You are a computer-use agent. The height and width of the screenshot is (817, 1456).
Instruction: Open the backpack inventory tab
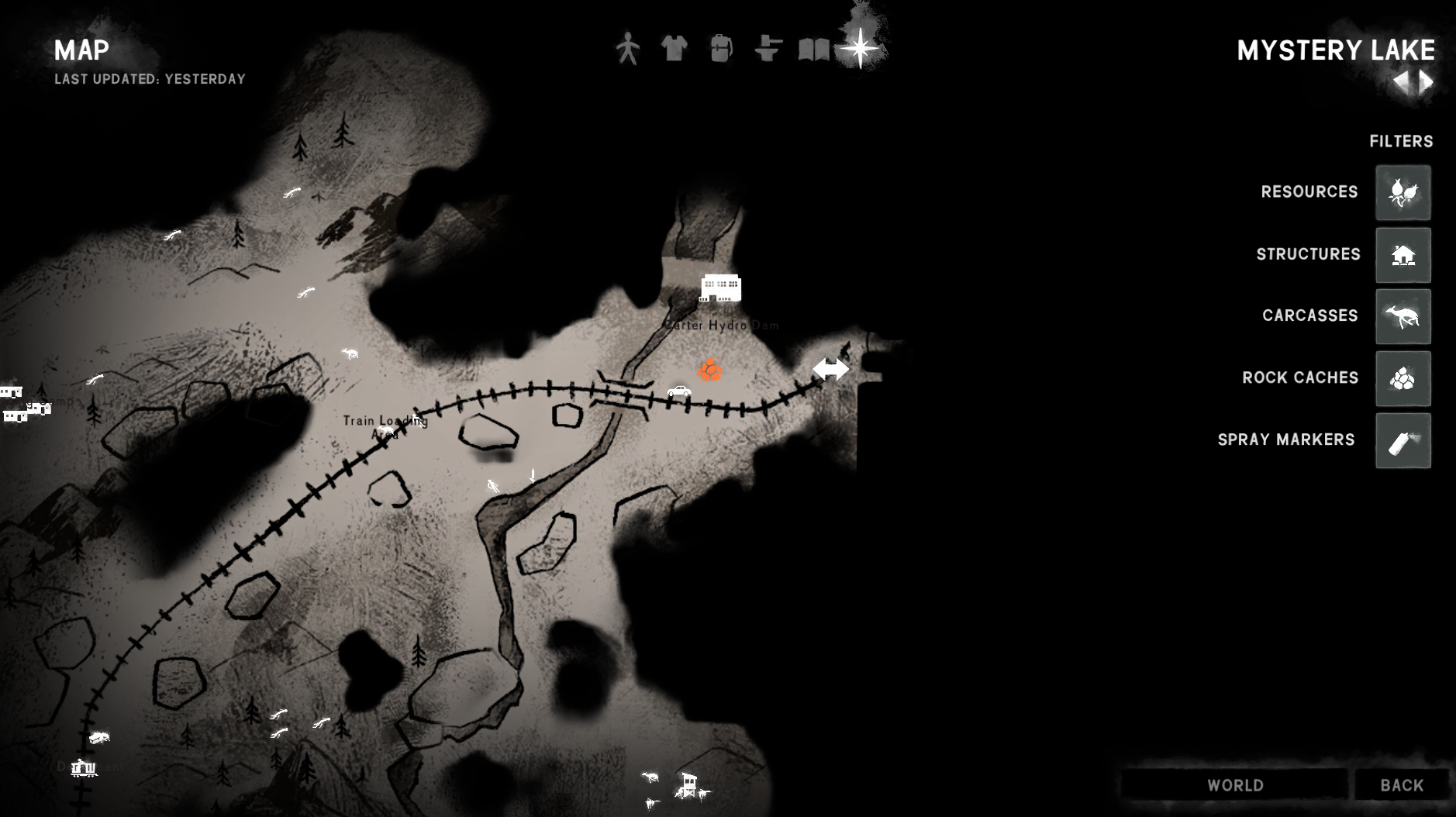721,48
